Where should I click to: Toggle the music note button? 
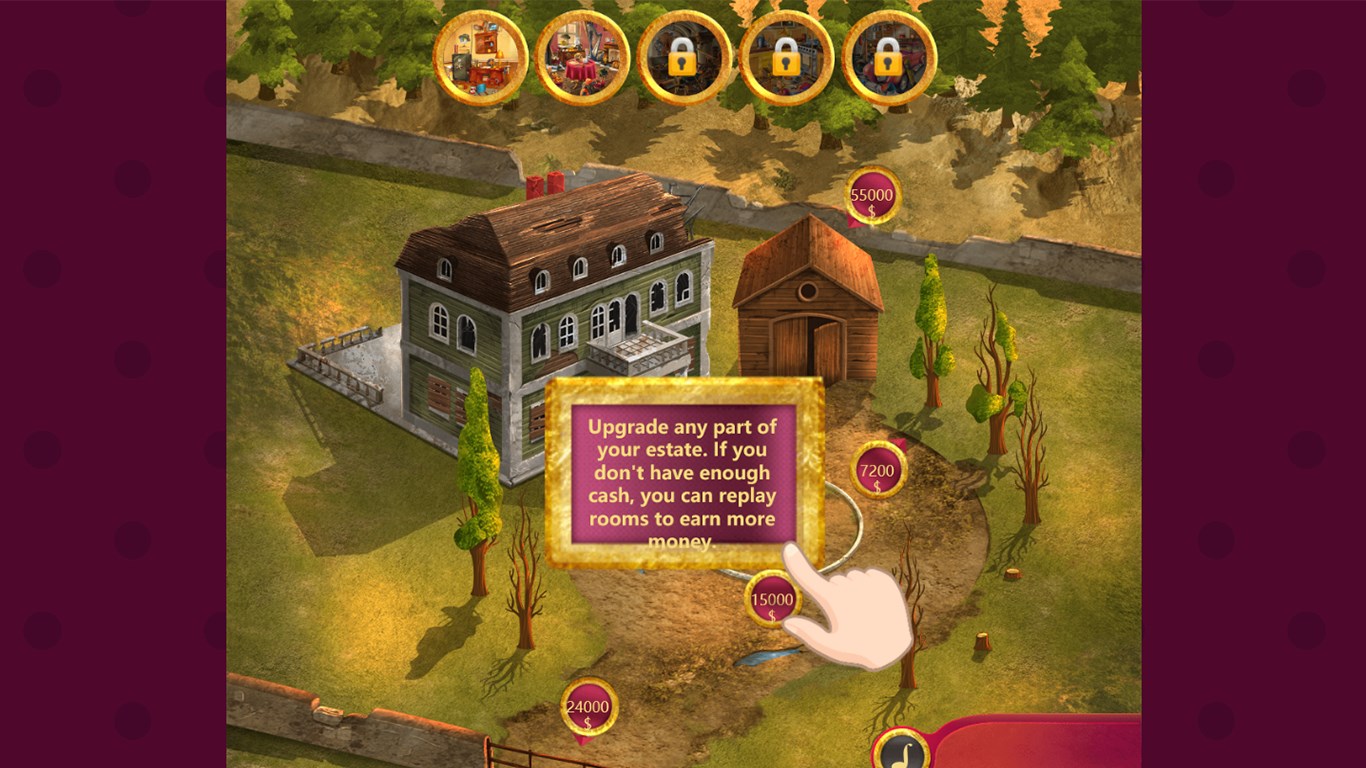click(x=901, y=750)
